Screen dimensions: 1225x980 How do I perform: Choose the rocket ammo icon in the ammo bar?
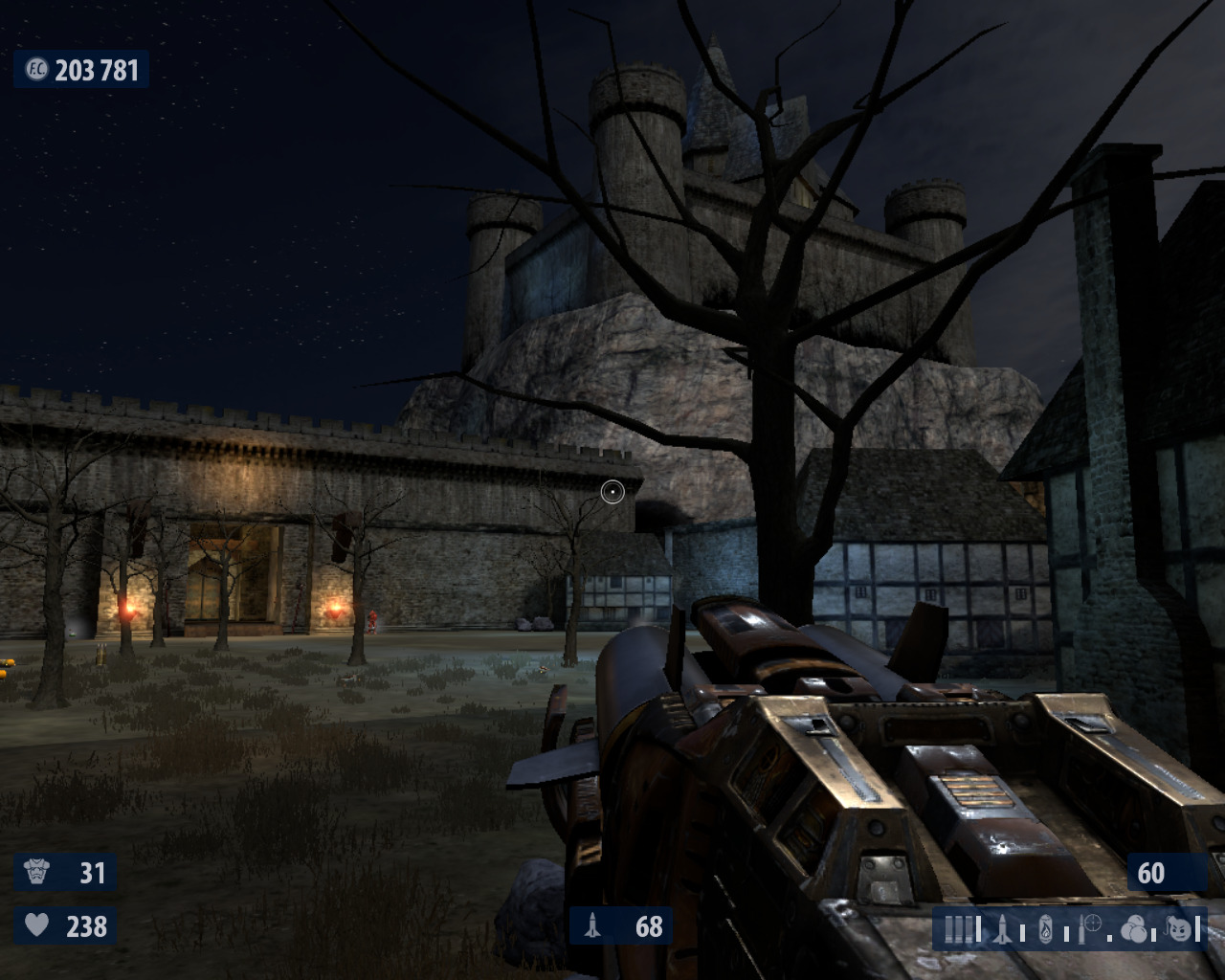tap(1003, 928)
